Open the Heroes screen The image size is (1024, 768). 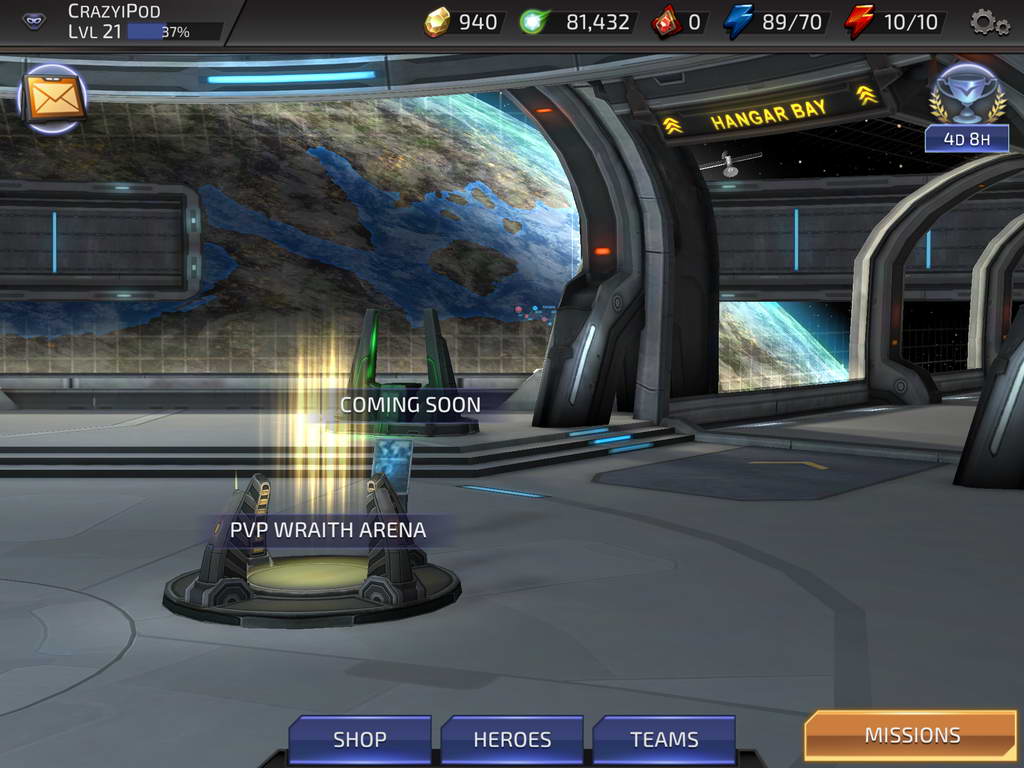[512, 739]
